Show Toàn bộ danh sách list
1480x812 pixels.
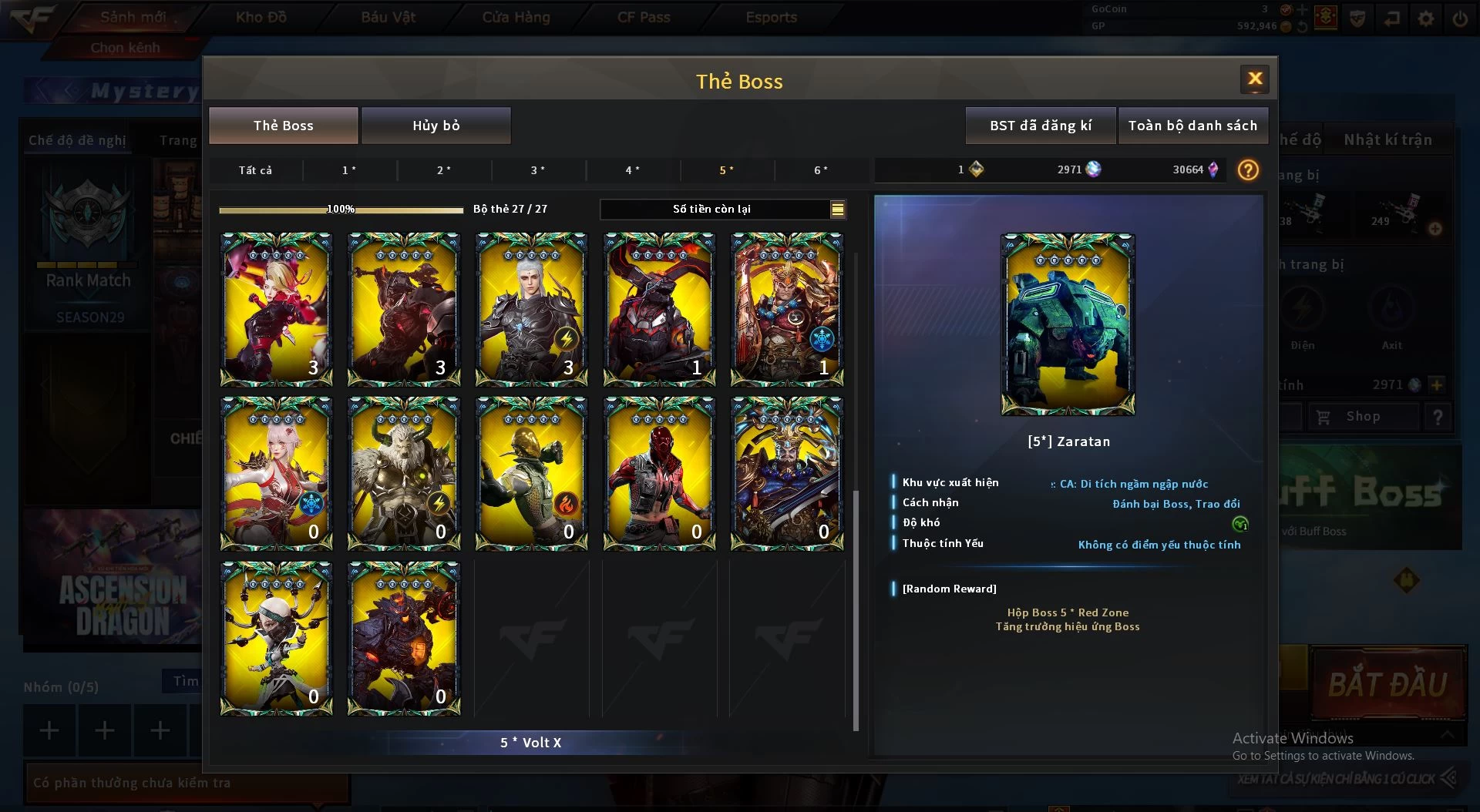1192,126
